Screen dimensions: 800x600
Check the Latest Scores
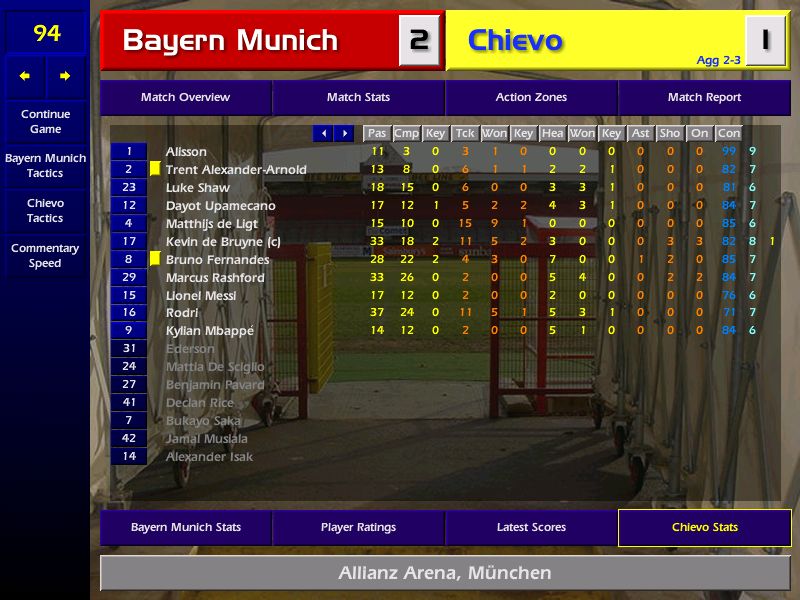(531, 528)
